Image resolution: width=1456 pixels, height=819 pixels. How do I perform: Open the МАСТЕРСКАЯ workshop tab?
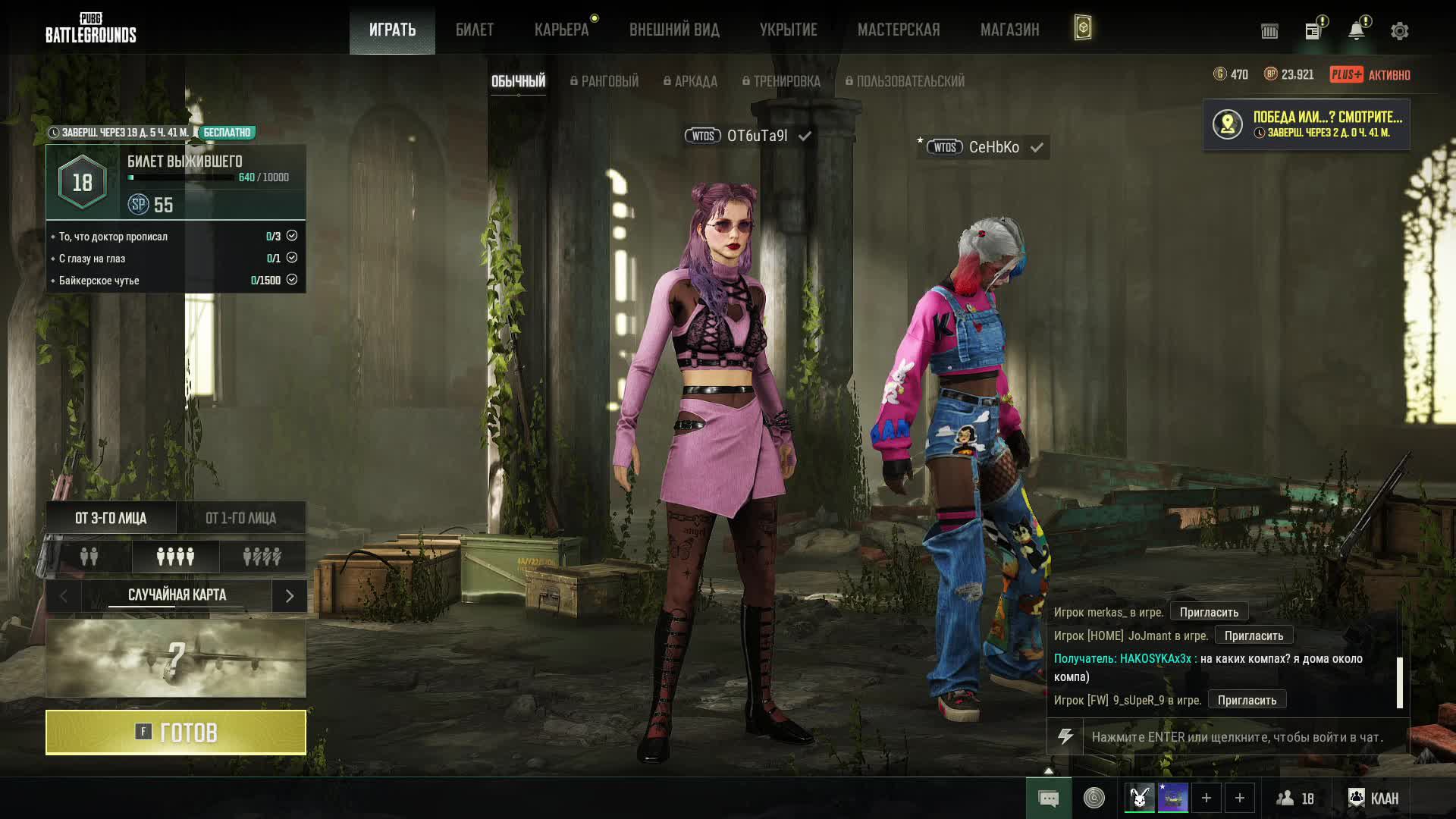[899, 30]
